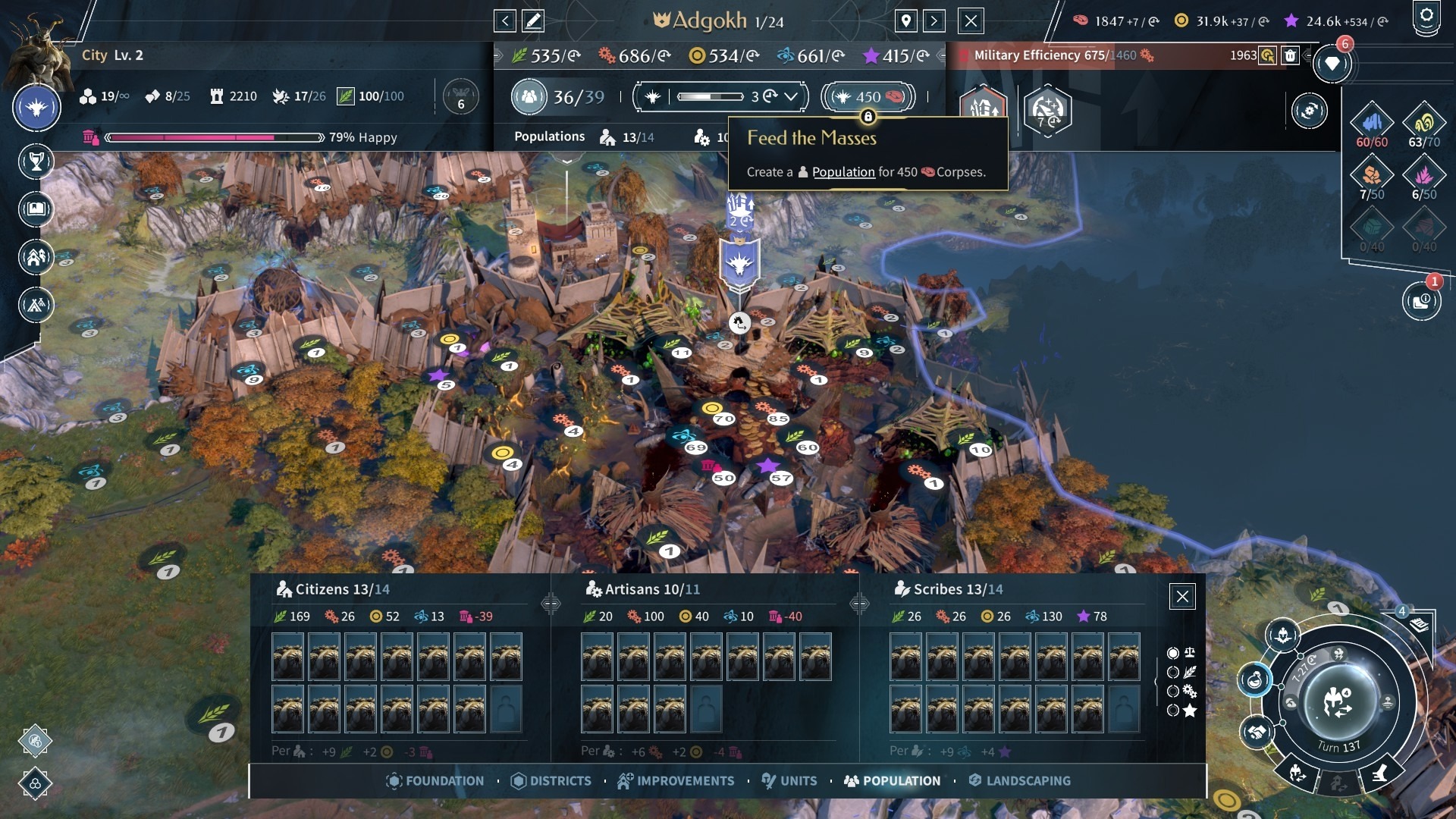
Task: Open the Districts tab
Action: pos(551,780)
